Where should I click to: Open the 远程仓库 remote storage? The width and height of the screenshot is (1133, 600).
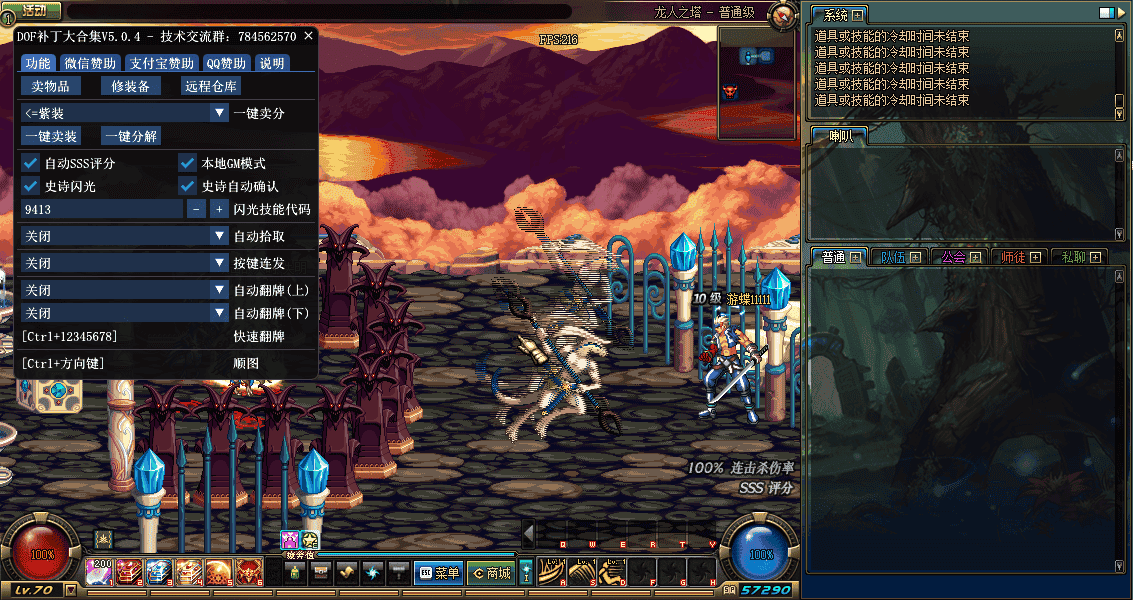[211, 87]
